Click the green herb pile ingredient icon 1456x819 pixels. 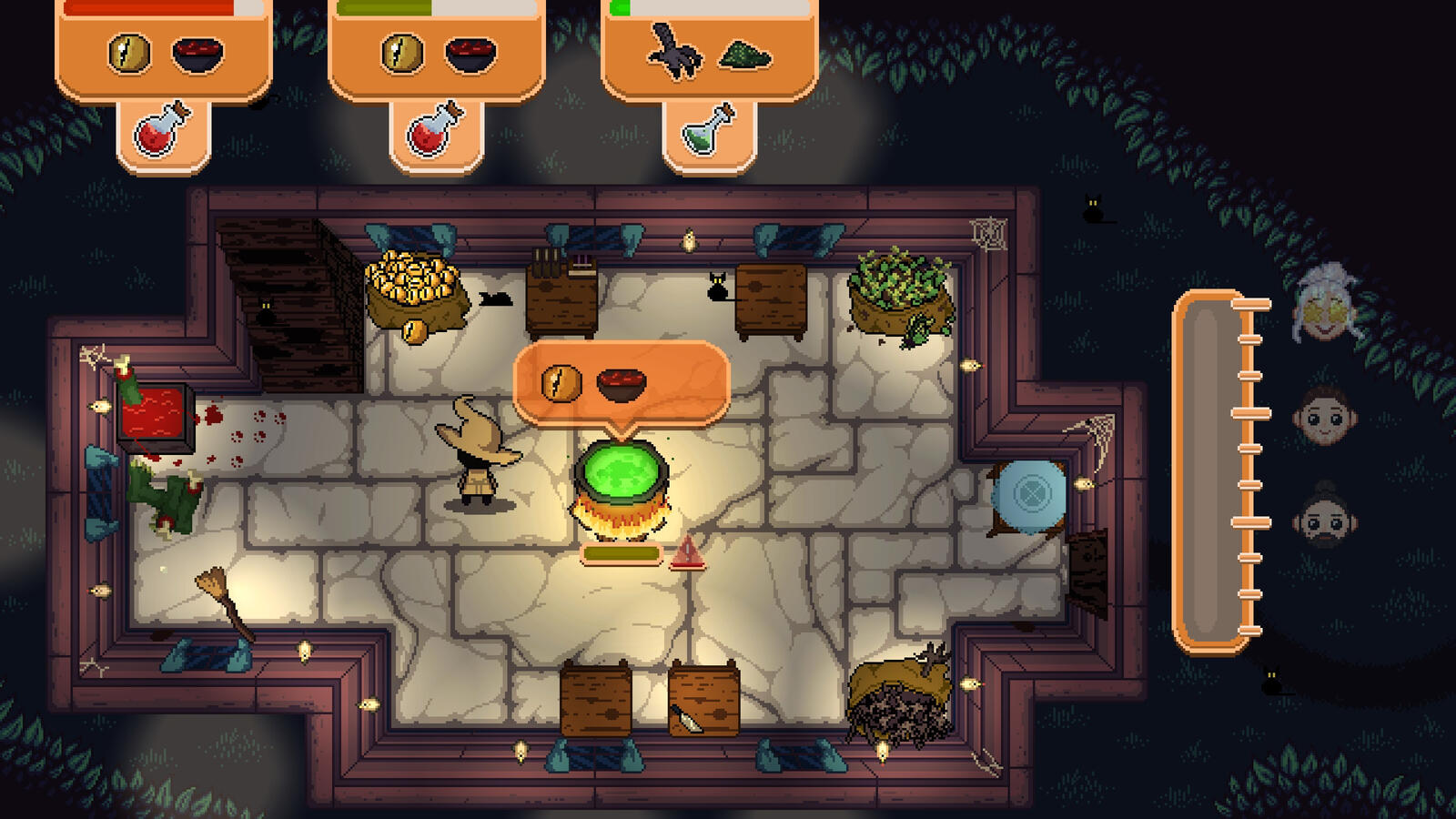745,56
